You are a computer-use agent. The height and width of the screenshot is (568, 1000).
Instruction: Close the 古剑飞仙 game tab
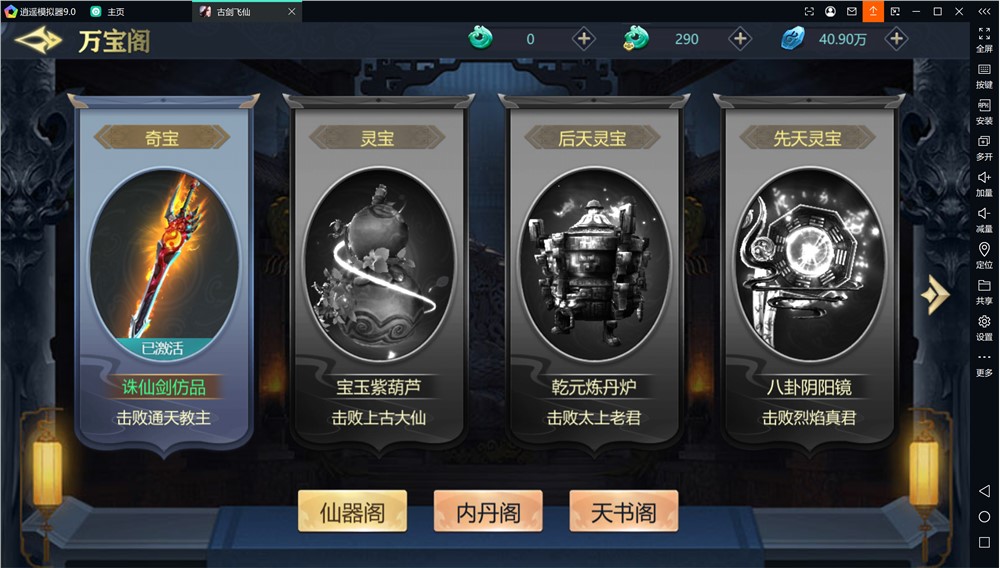point(291,12)
